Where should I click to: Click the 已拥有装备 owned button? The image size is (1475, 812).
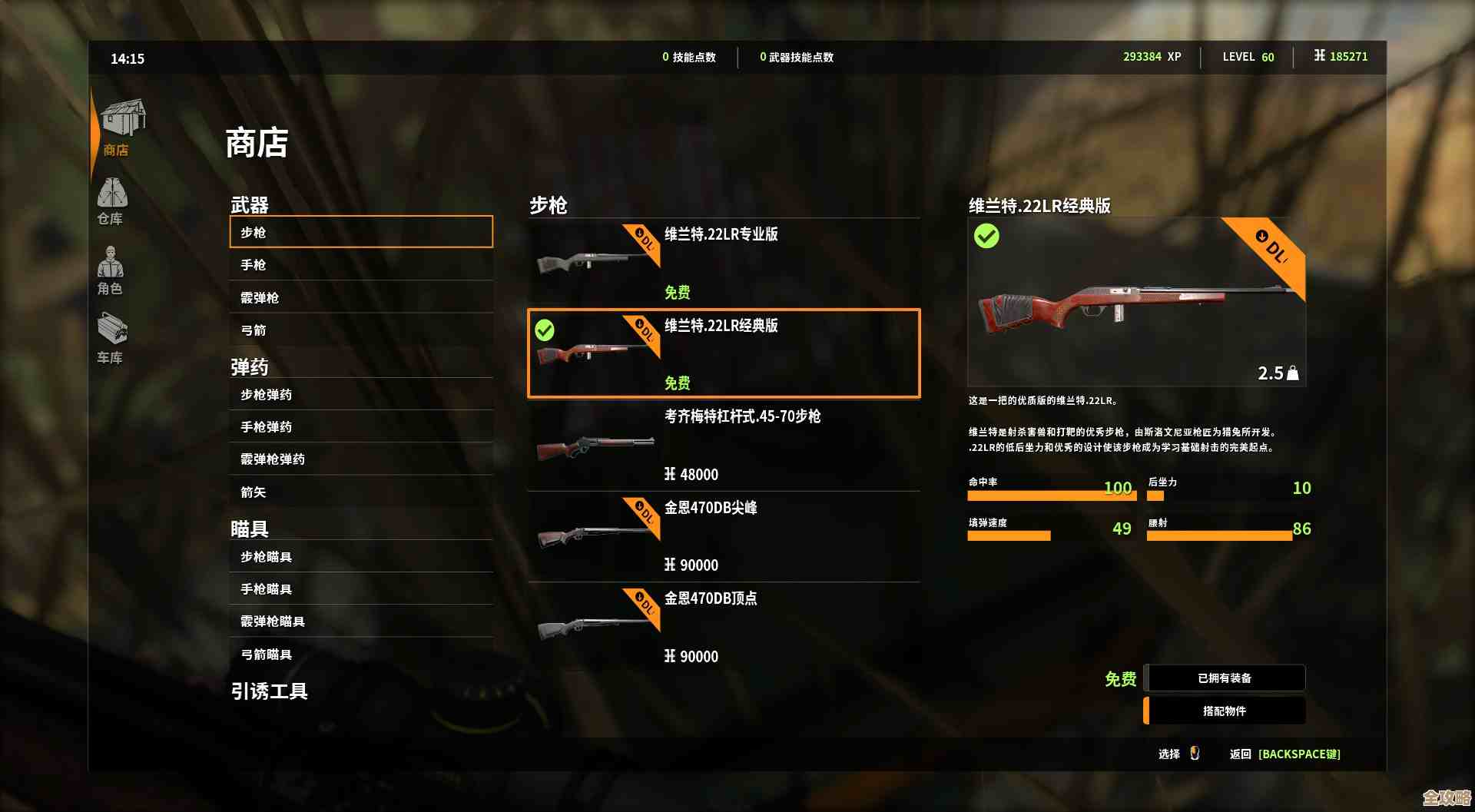[x=1225, y=678]
